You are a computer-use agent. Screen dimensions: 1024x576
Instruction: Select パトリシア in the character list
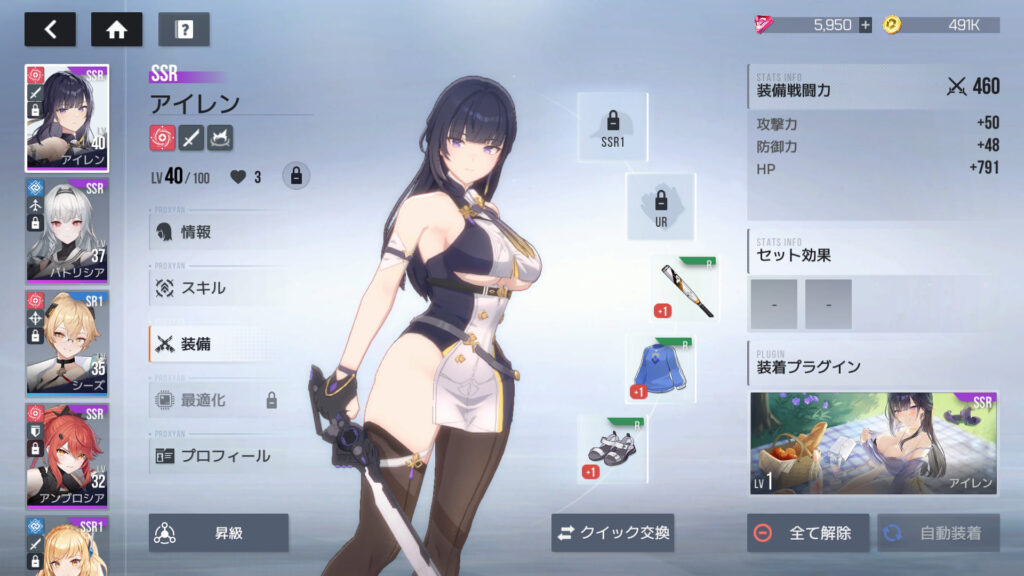pyautogui.click(x=67, y=232)
